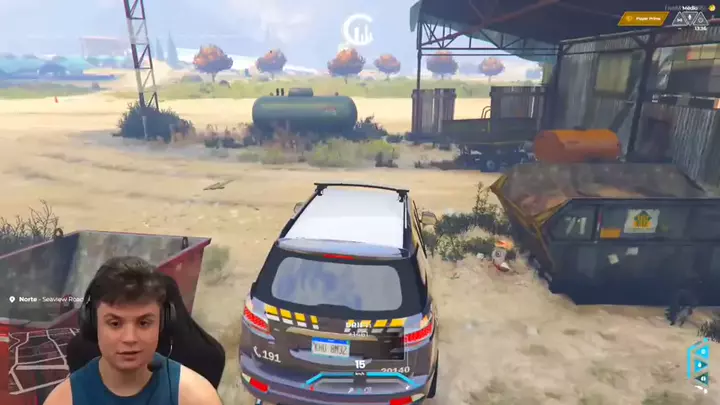Click the triangular status icons cluster
The height and width of the screenshot is (405, 720).
tap(689, 18)
